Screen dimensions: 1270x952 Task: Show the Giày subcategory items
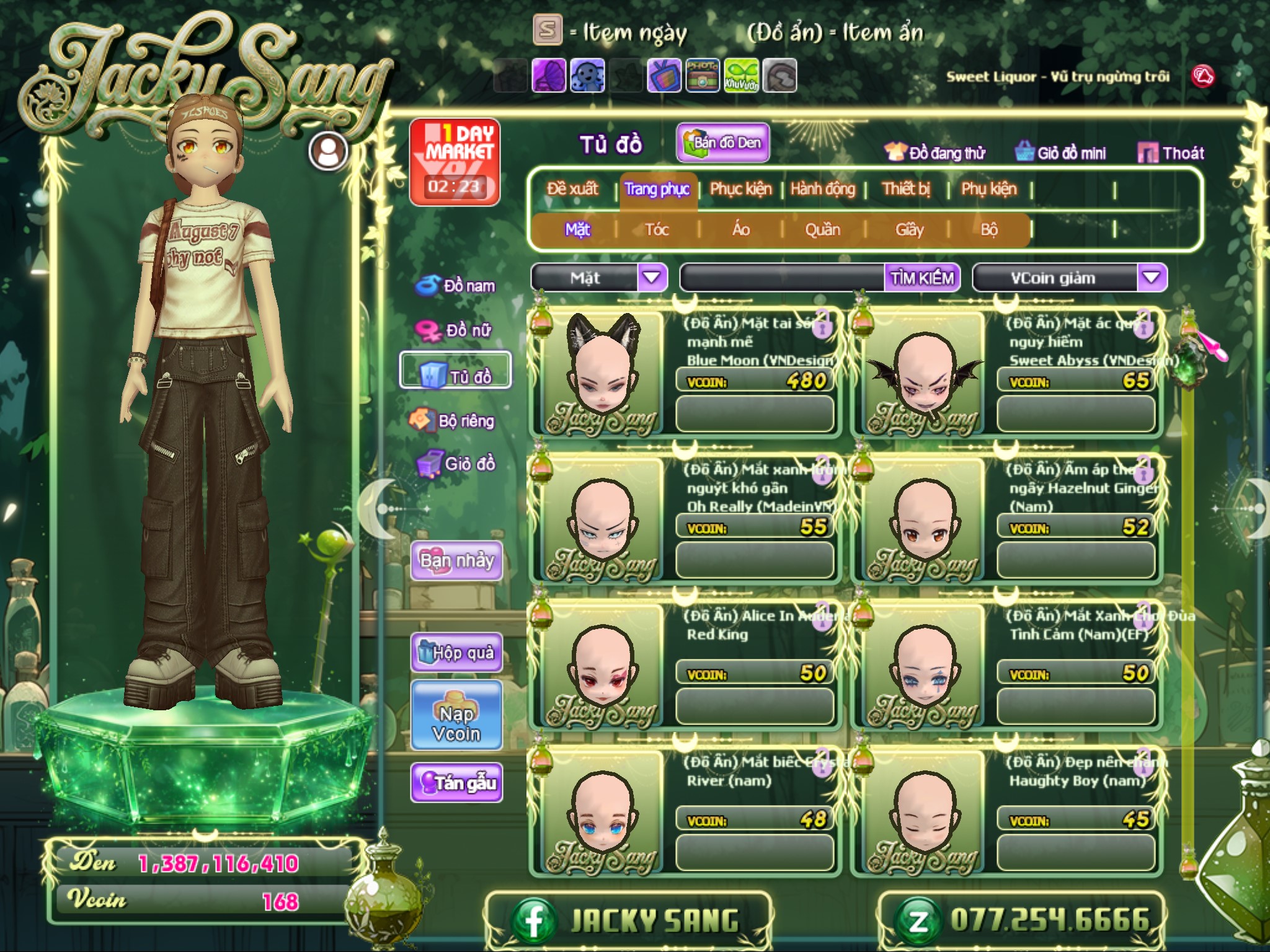pyautogui.click(x=909, y=230)
